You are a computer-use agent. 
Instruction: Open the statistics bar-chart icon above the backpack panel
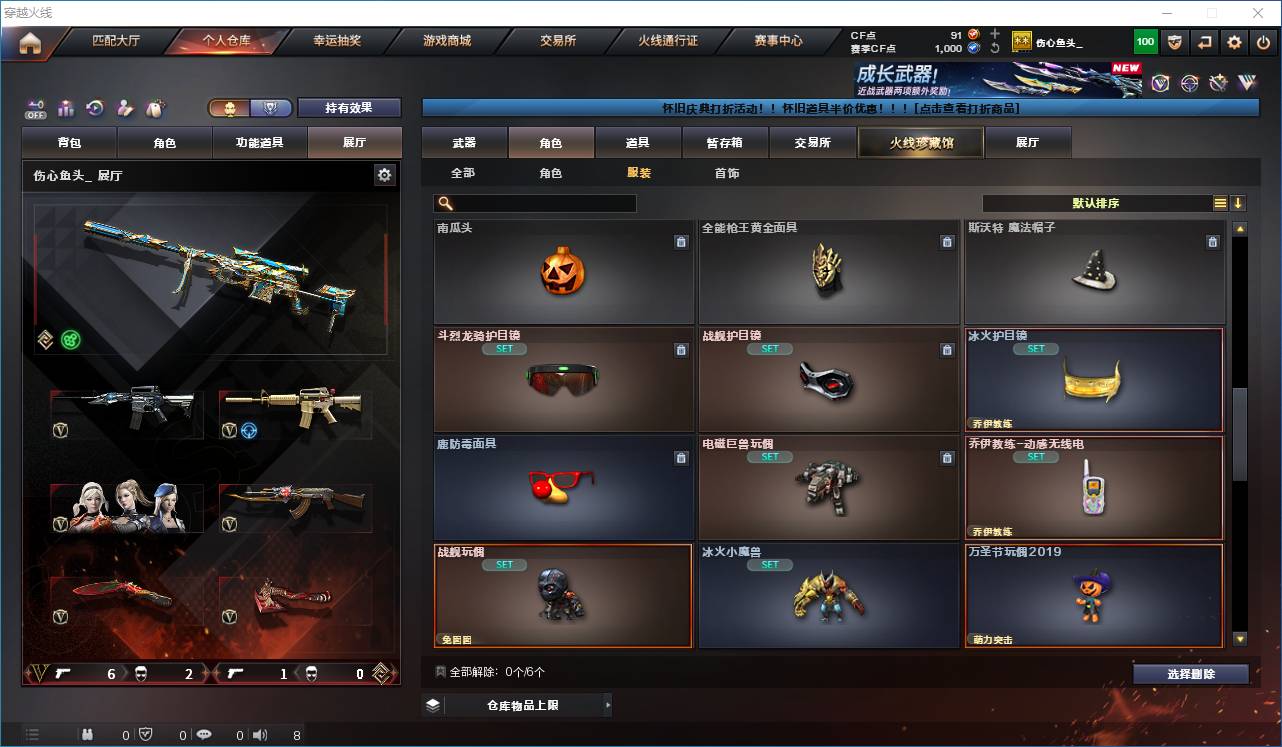point(65,108)
